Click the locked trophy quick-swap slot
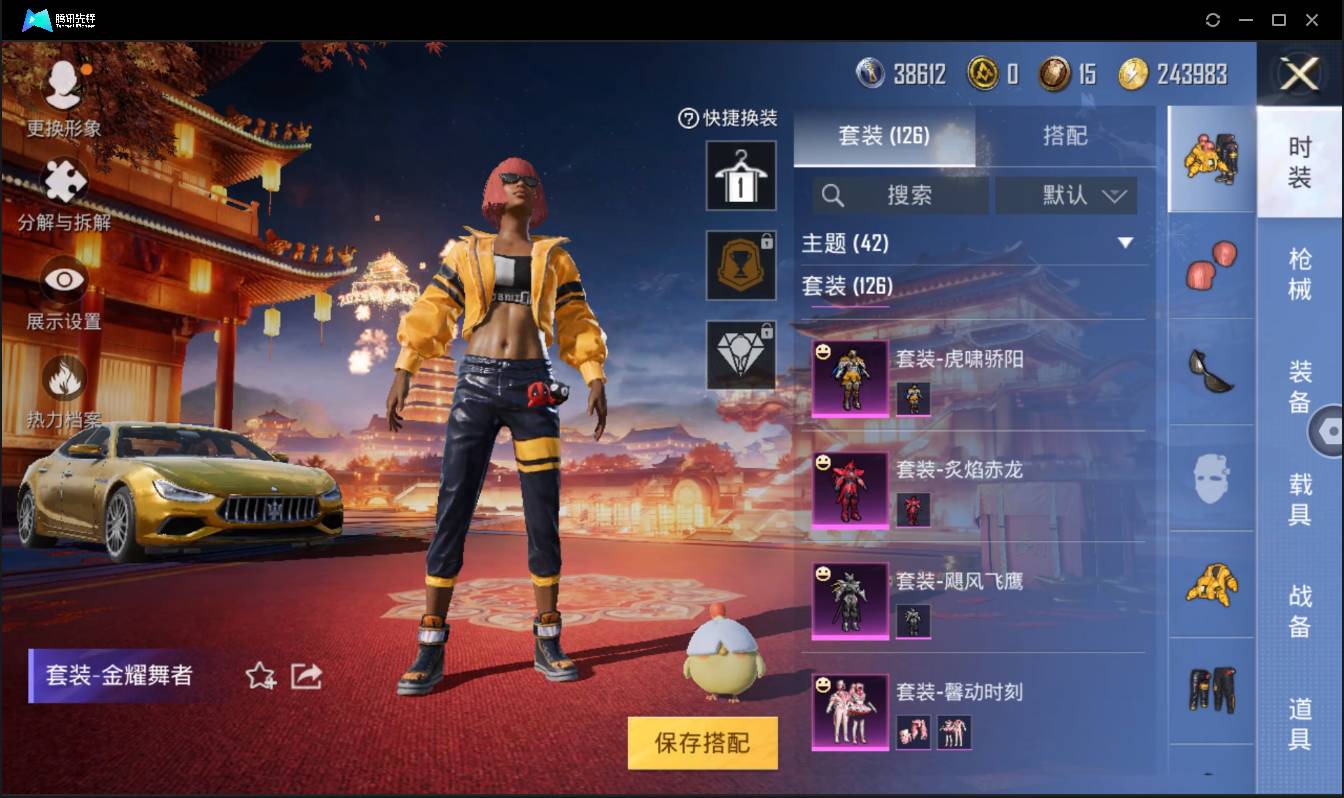Viewport: 1344px width, 798px height. click(741, 265)
